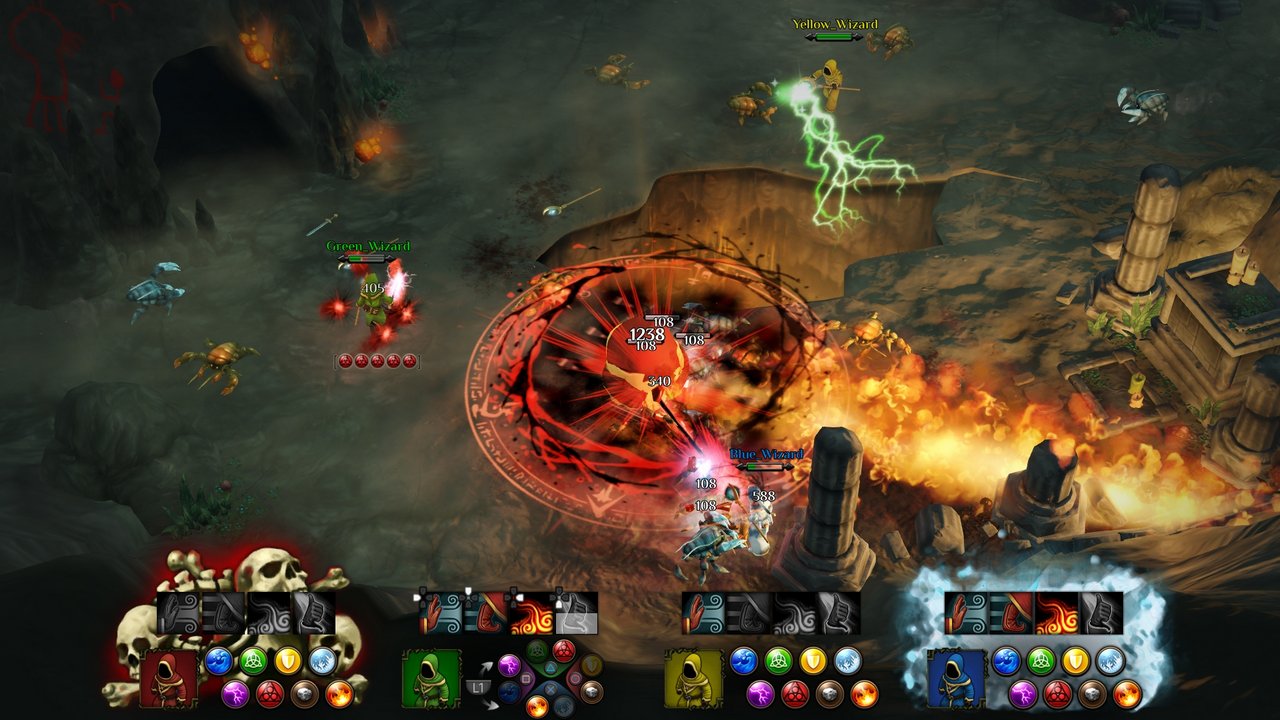Click the Green_Wizard name label

tap(367, 246)
